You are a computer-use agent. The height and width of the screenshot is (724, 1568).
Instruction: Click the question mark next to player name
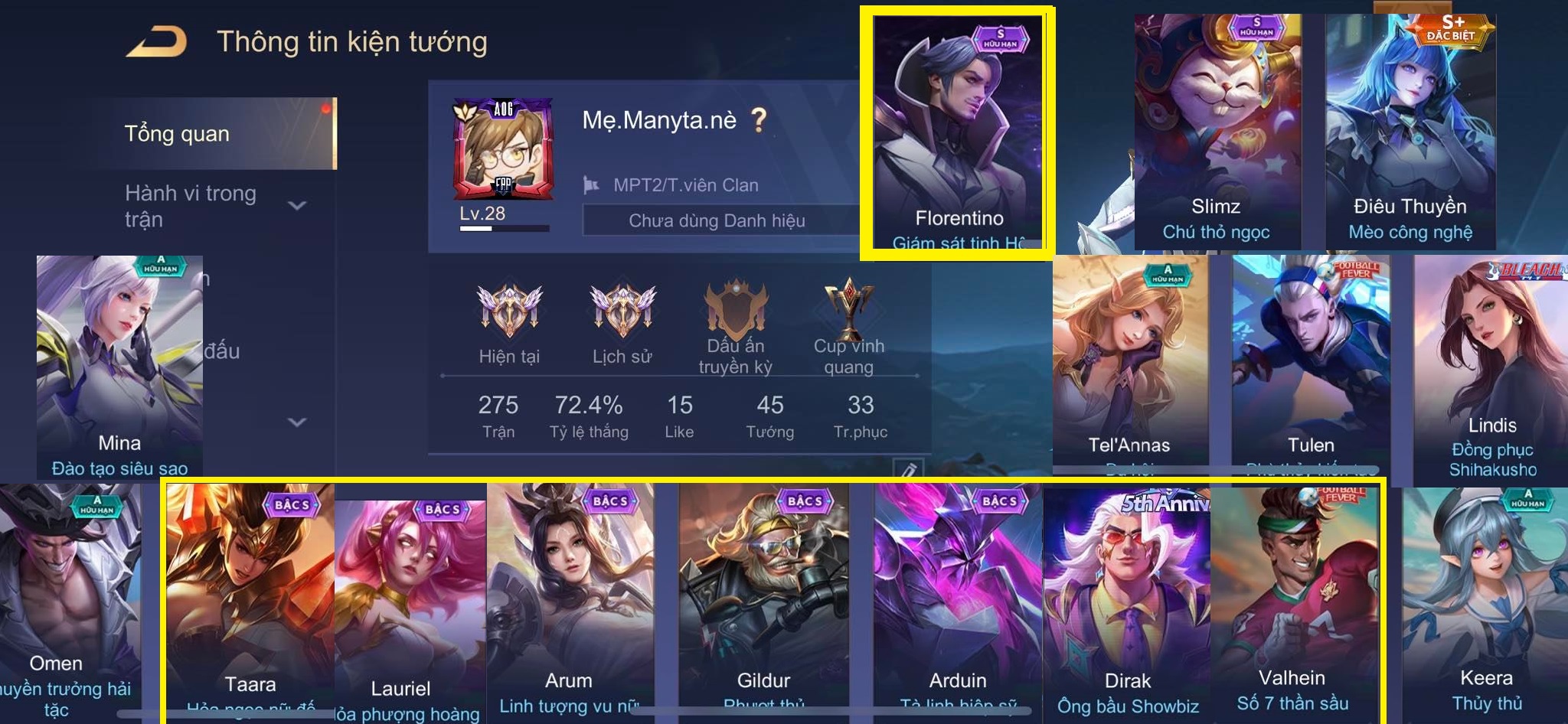pos(758,120)
